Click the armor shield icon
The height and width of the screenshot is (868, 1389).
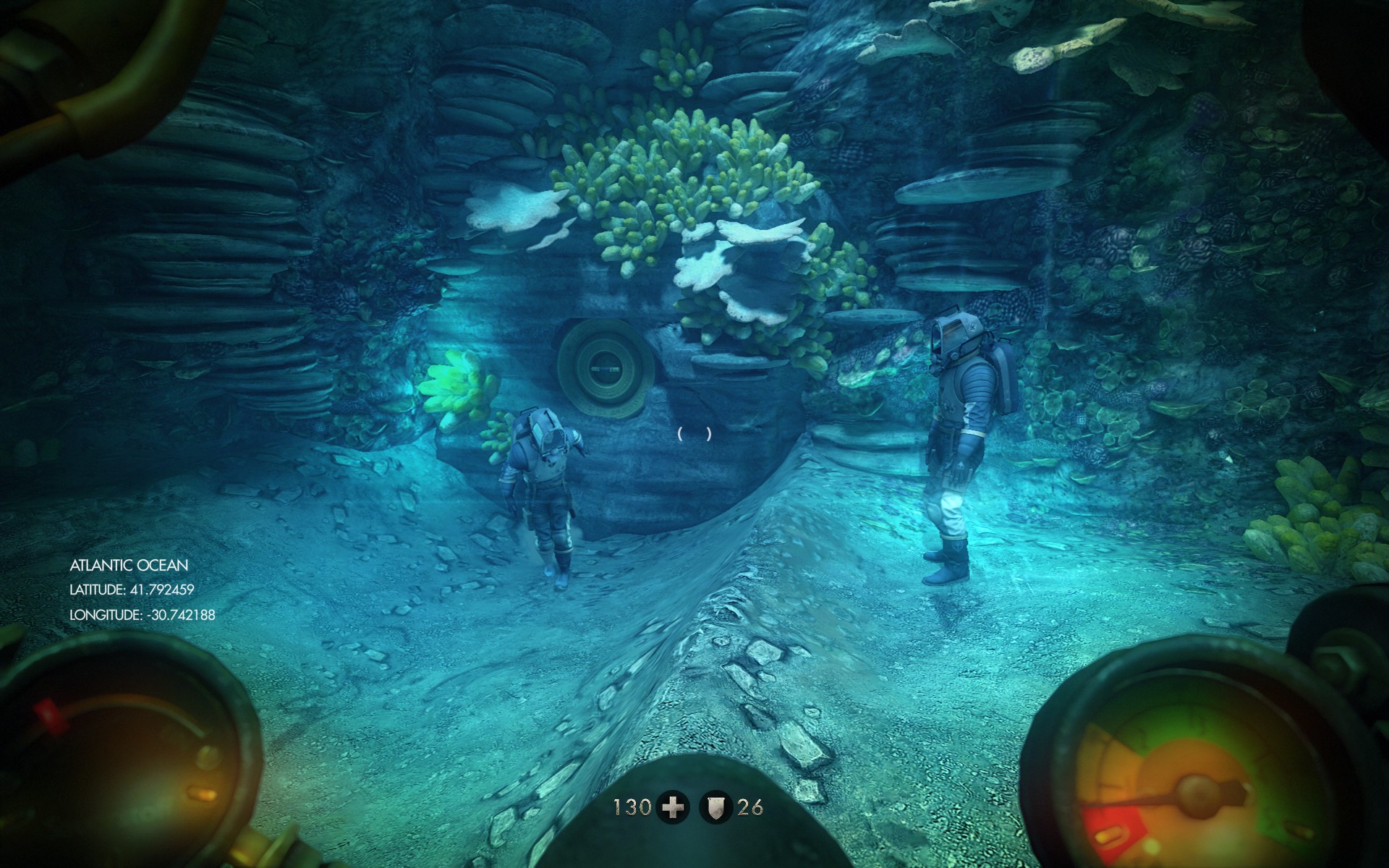coord(716,807)
